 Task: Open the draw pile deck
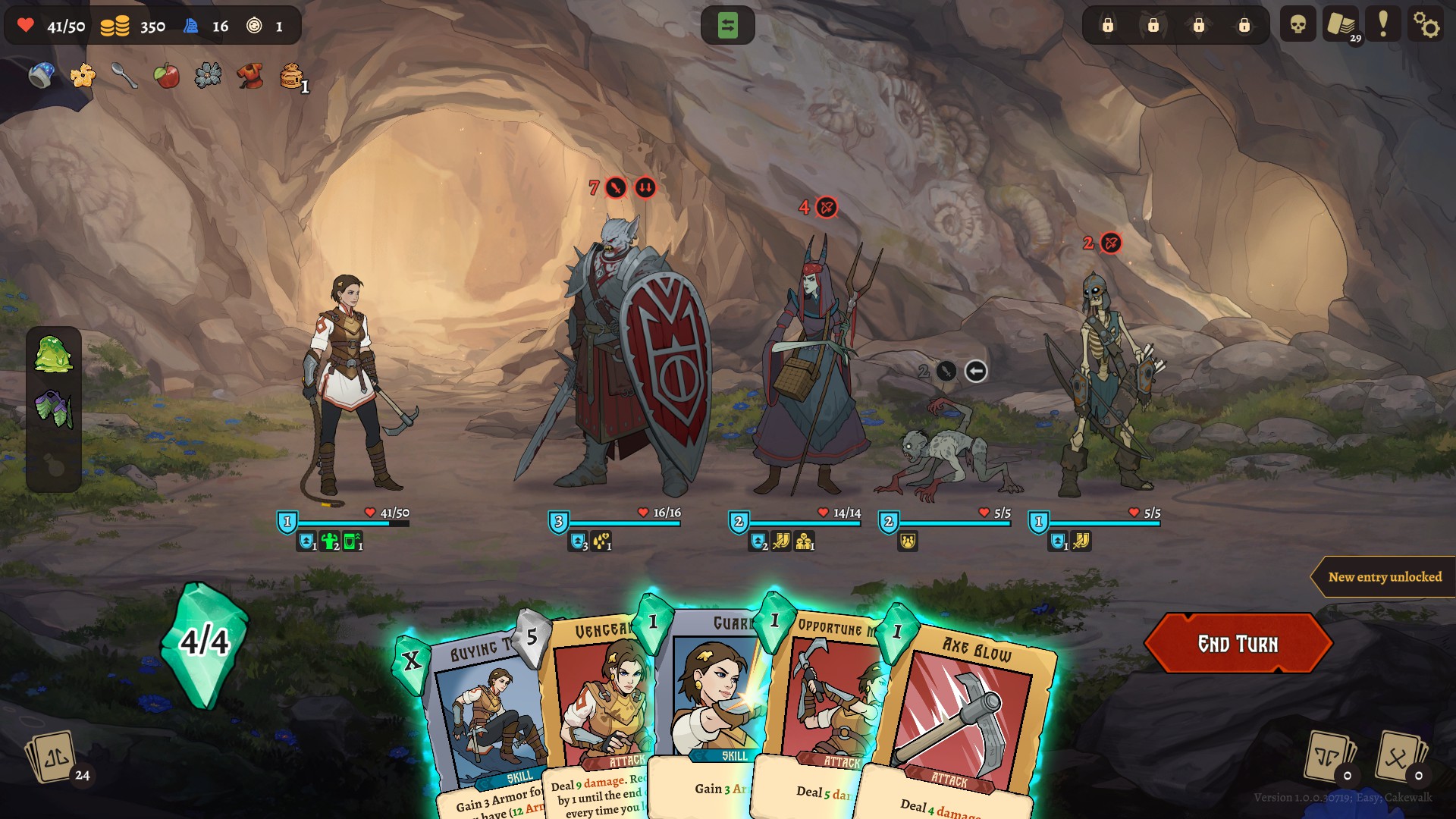click(x=53, y=757)
